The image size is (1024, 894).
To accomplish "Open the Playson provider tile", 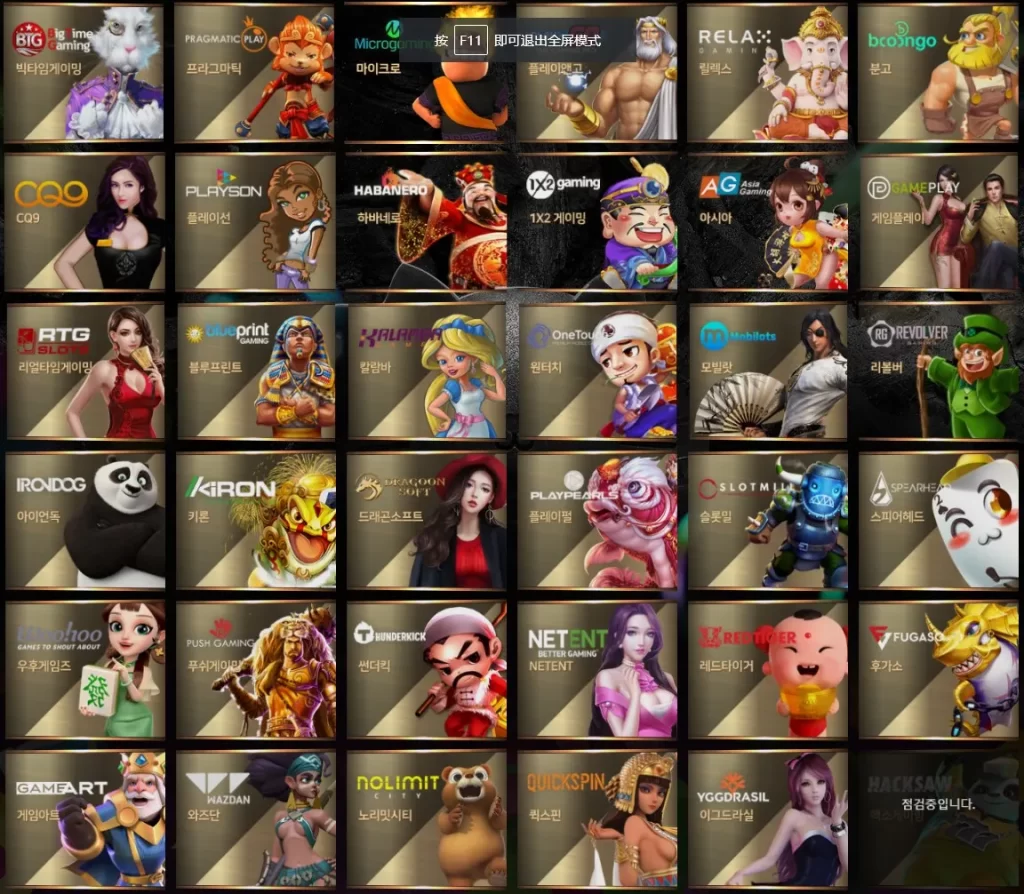I will 255,222.
